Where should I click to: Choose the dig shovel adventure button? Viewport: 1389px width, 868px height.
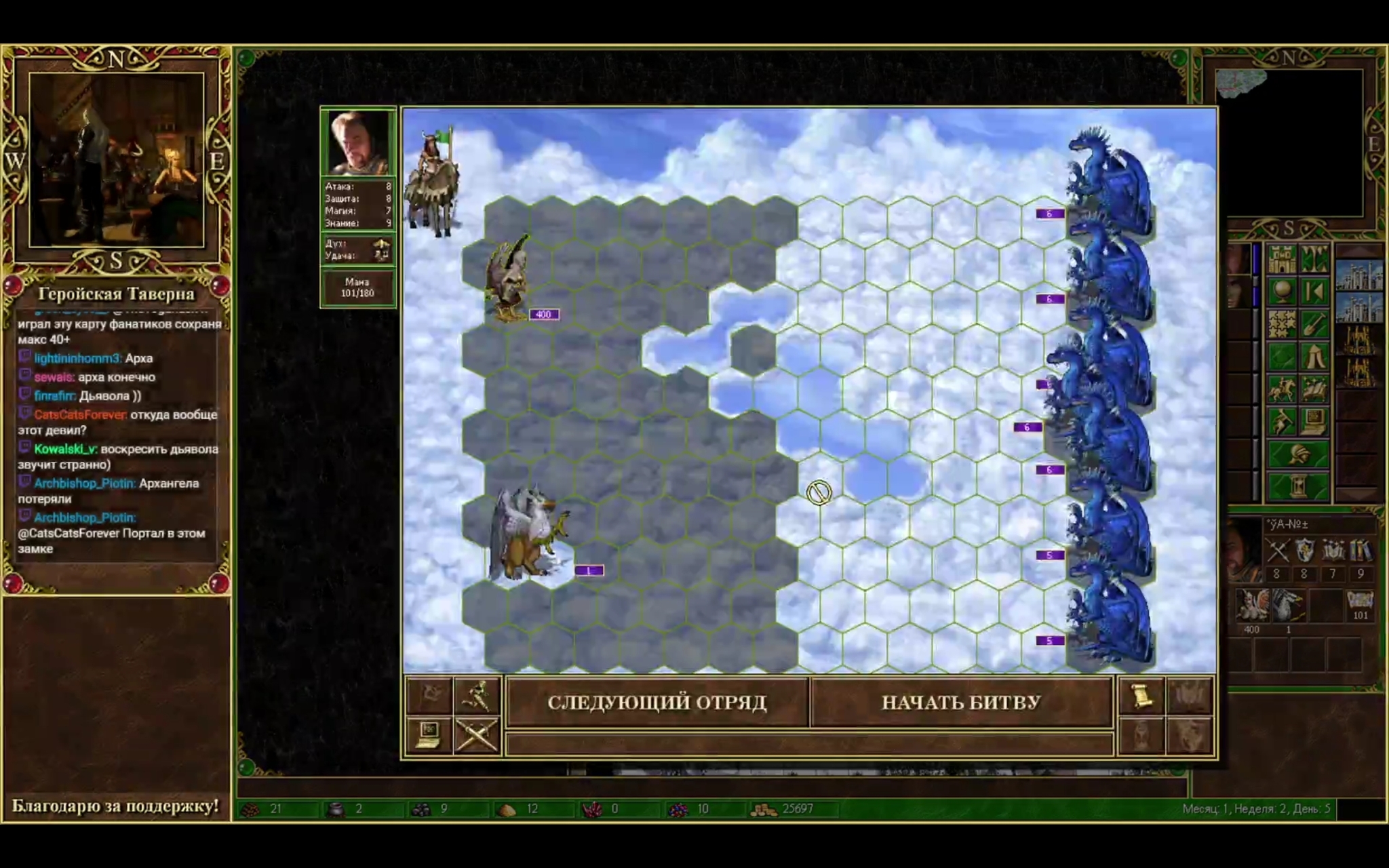click(1314, 324)
